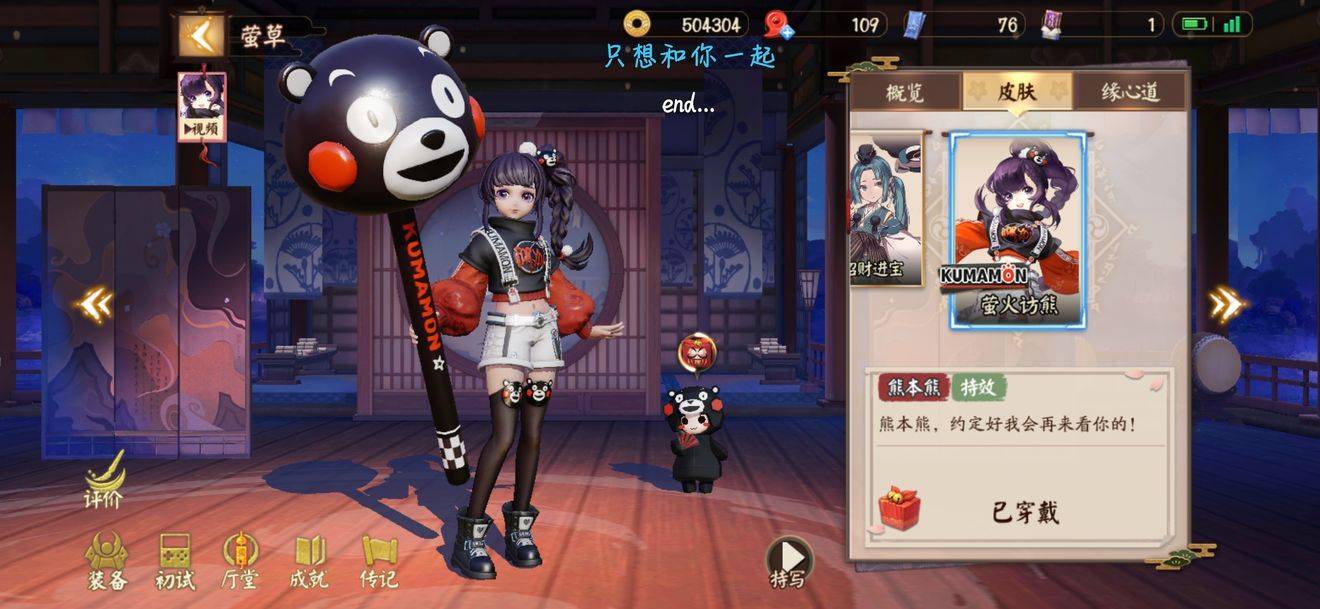Click the 已穿戴 equipped button
Viewport: 1320px width, 609px height.
(1025, 513)
